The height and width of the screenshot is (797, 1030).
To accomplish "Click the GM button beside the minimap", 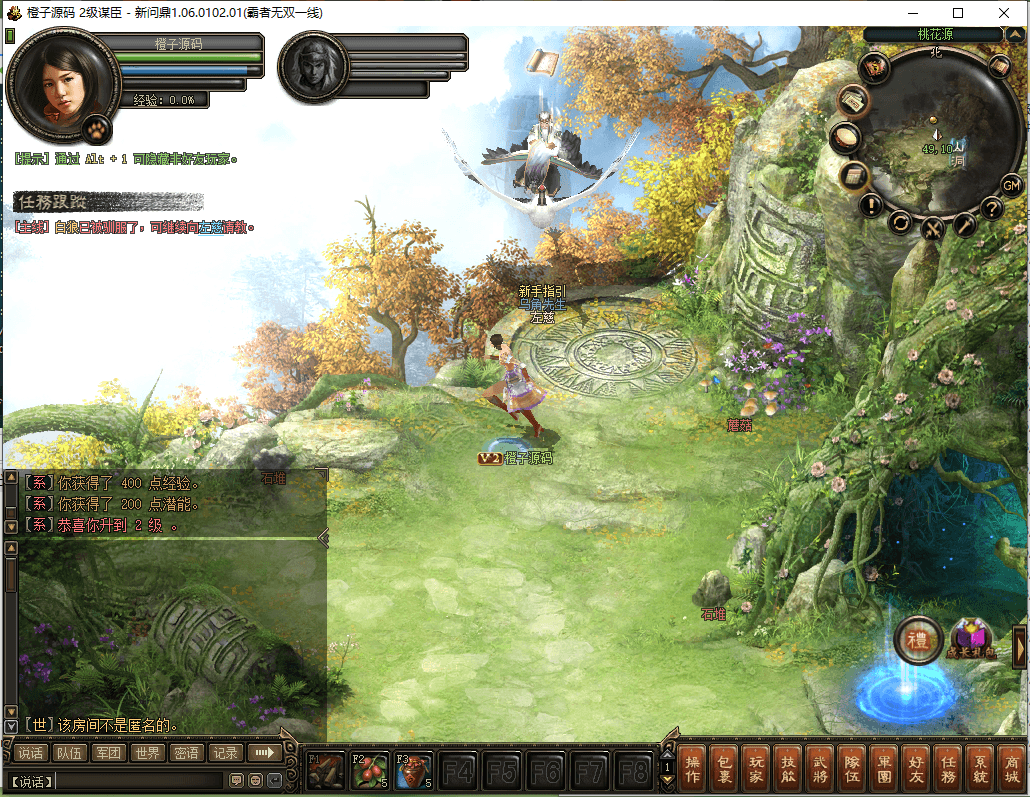I will click(1011, 185).
